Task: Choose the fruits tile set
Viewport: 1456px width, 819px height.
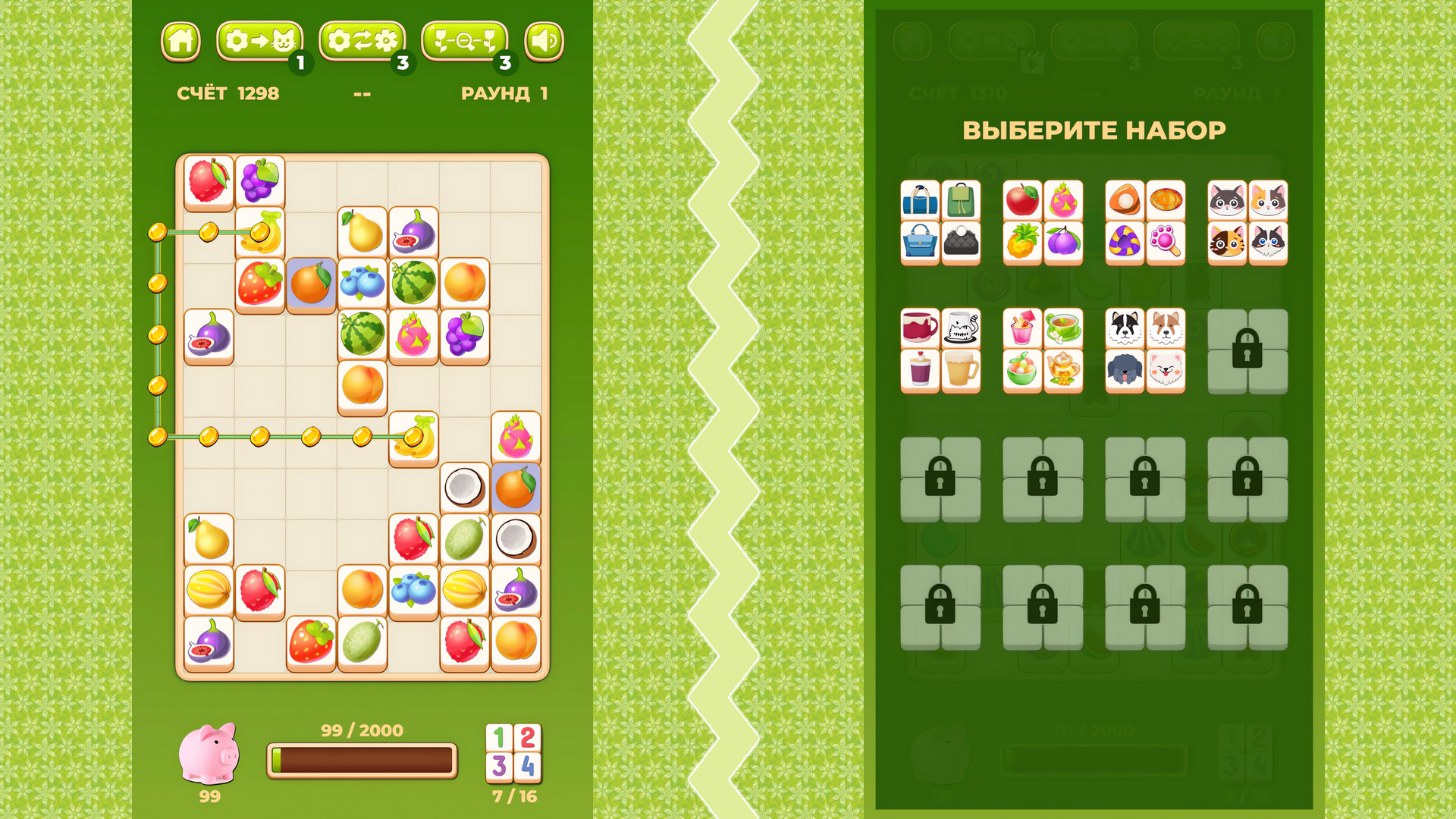Action: pyautogui.click(x=1043, y=220)
